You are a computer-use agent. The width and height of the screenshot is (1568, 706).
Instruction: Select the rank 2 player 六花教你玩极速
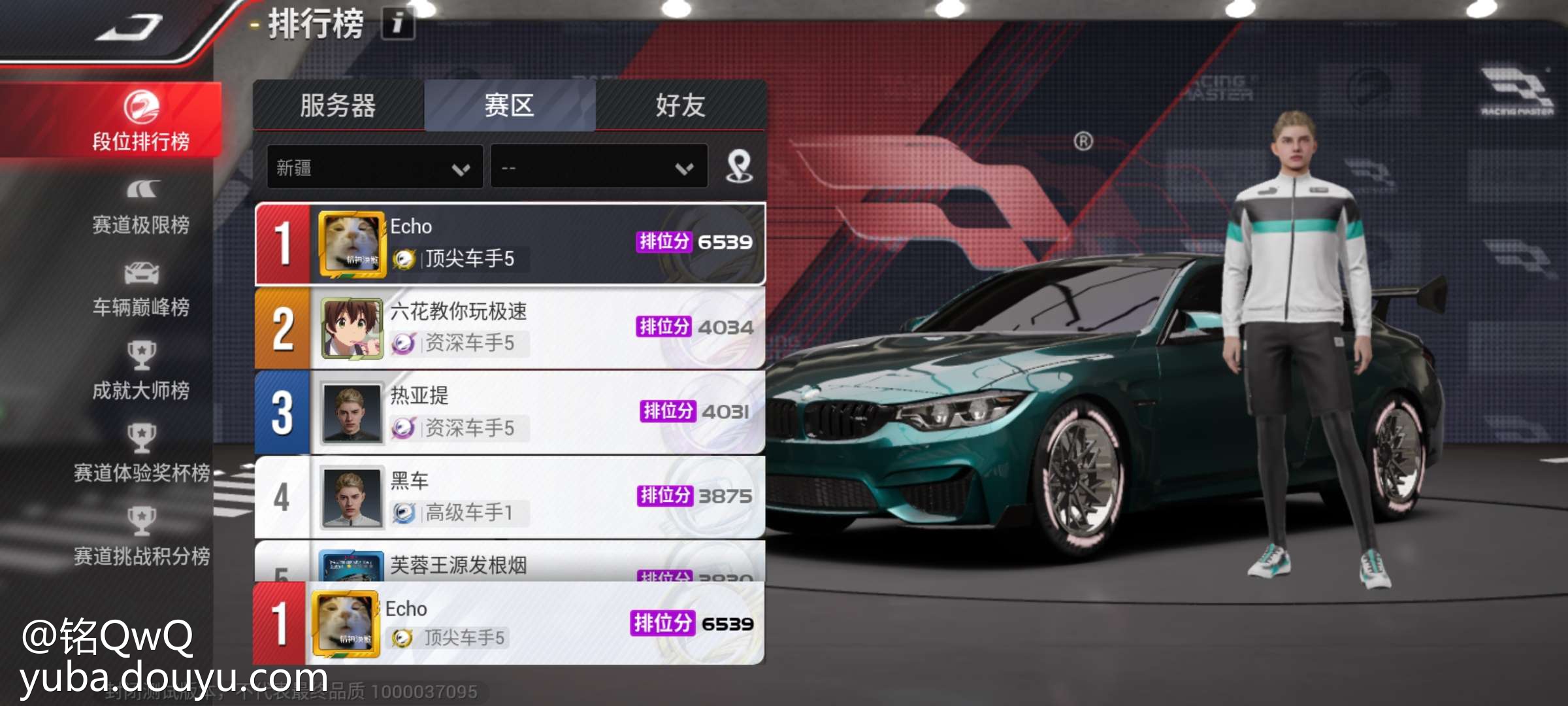[510, 328]
